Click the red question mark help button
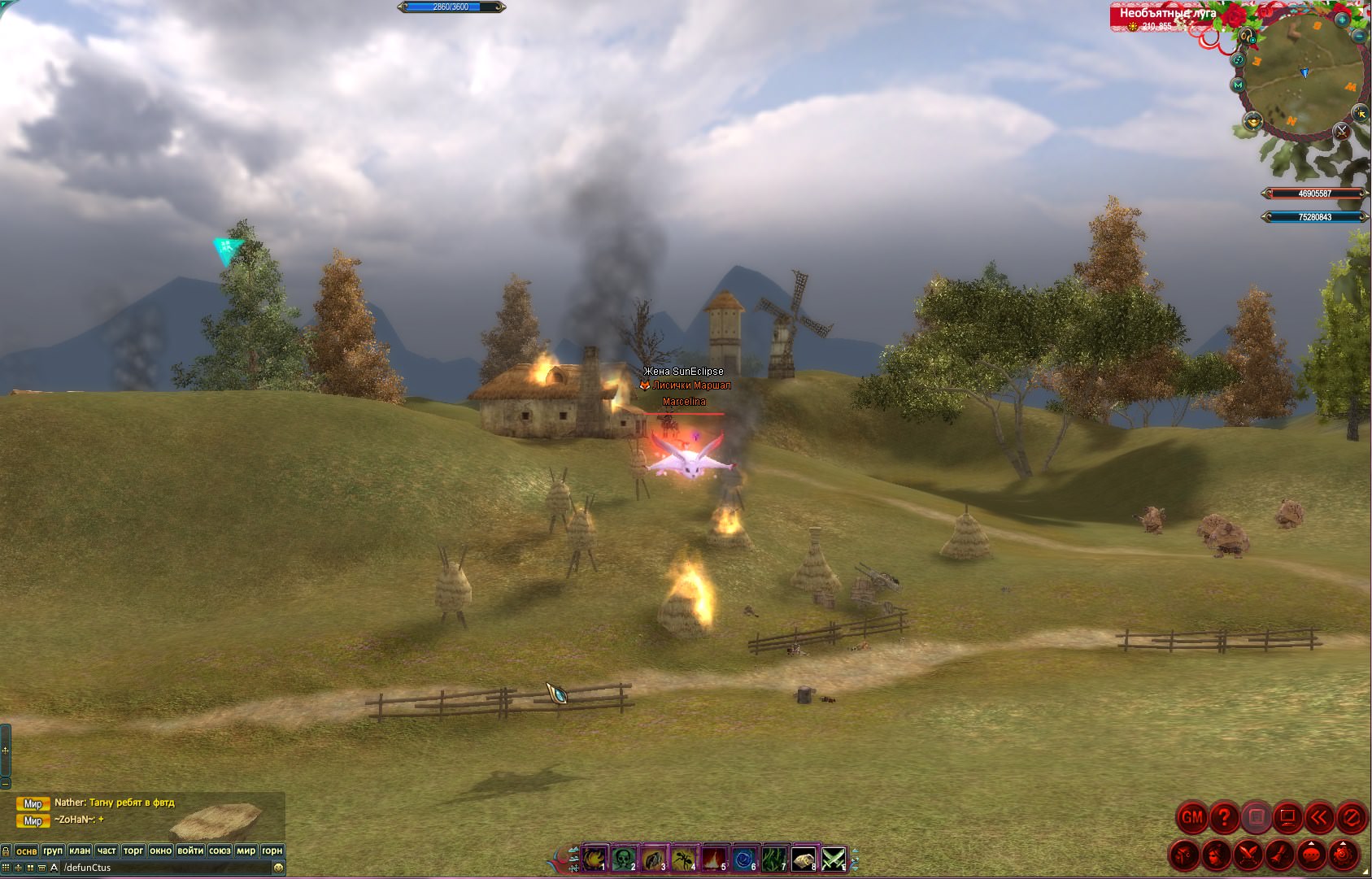The width and height of the screenshot is (1372, 879). coord(1224,817)
